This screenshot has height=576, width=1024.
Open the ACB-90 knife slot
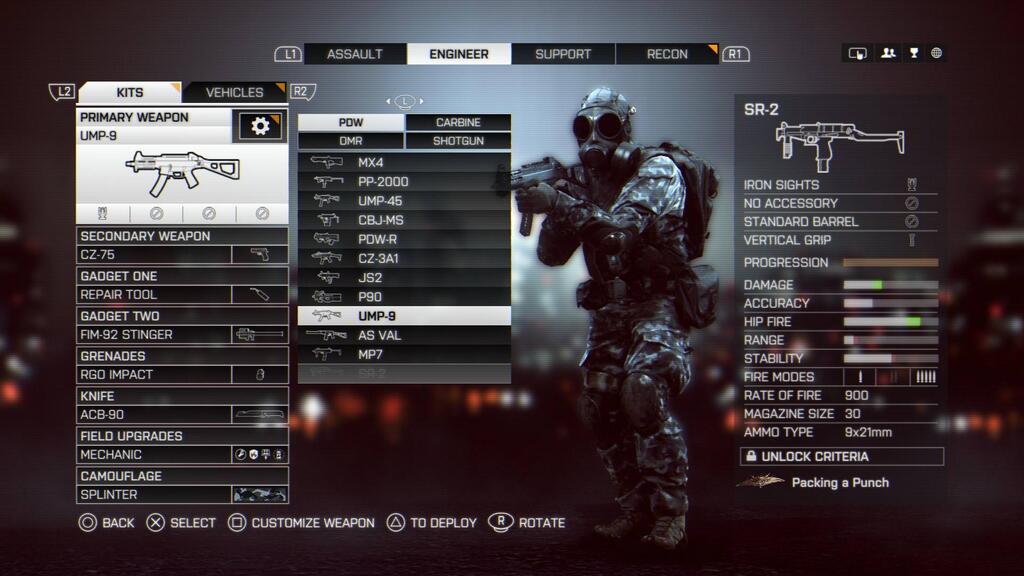coord(182,415)
